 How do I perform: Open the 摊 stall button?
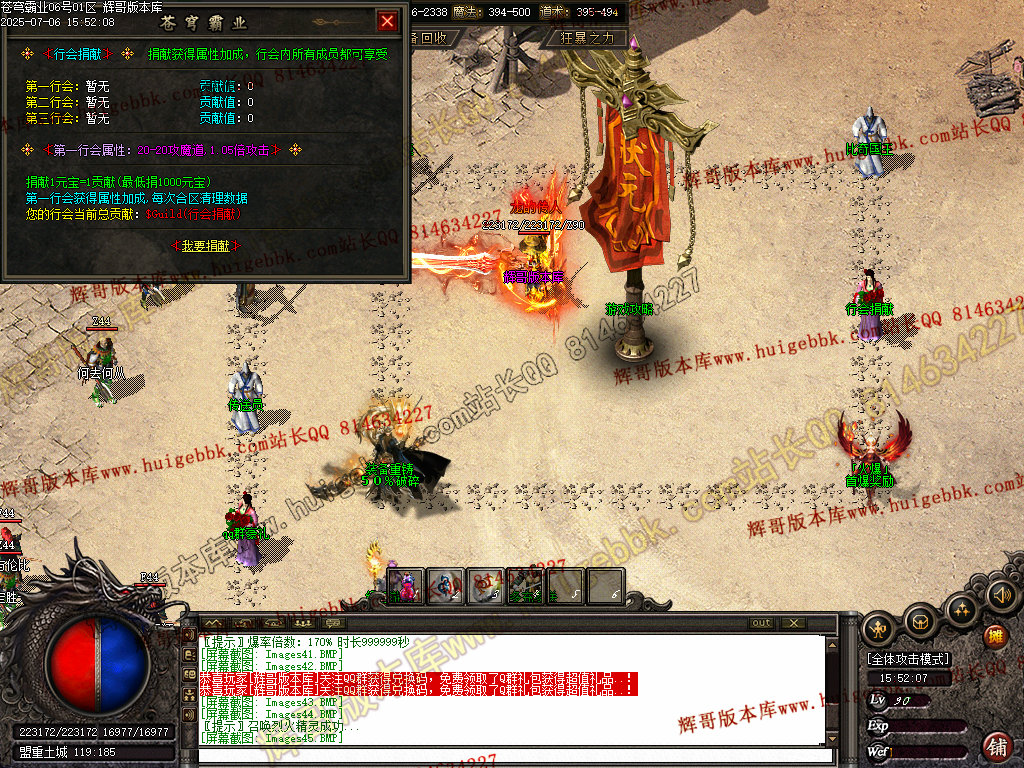pyautogui.click(x=996, y=636)
